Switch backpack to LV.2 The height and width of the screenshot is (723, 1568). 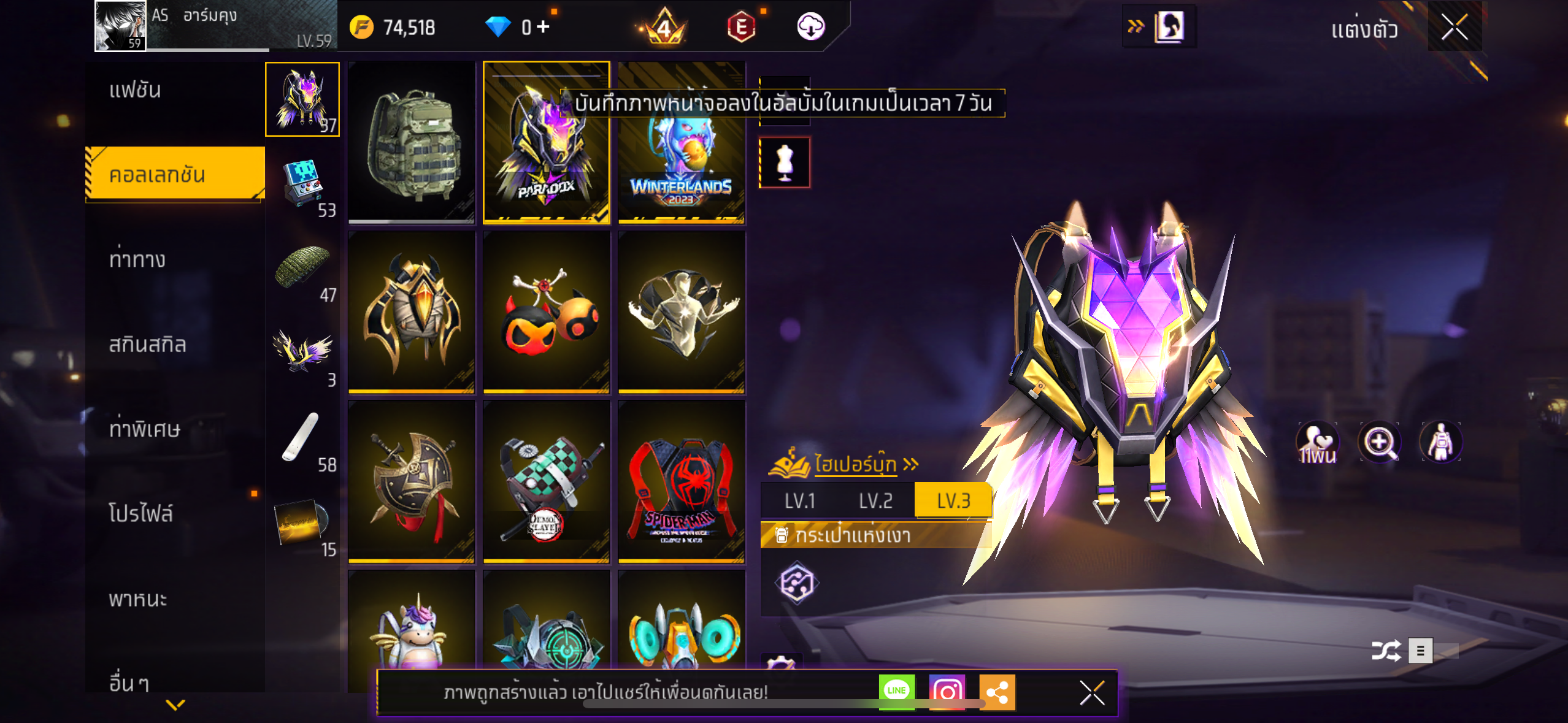click(875, 501)
